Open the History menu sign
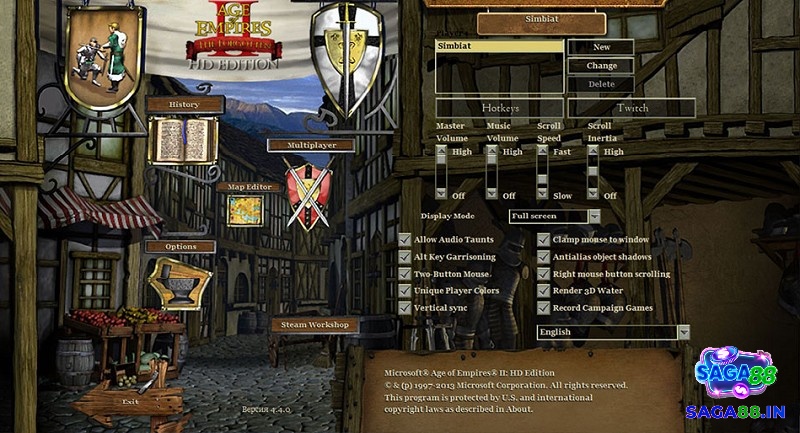The image size is (800, 433). 184,105
